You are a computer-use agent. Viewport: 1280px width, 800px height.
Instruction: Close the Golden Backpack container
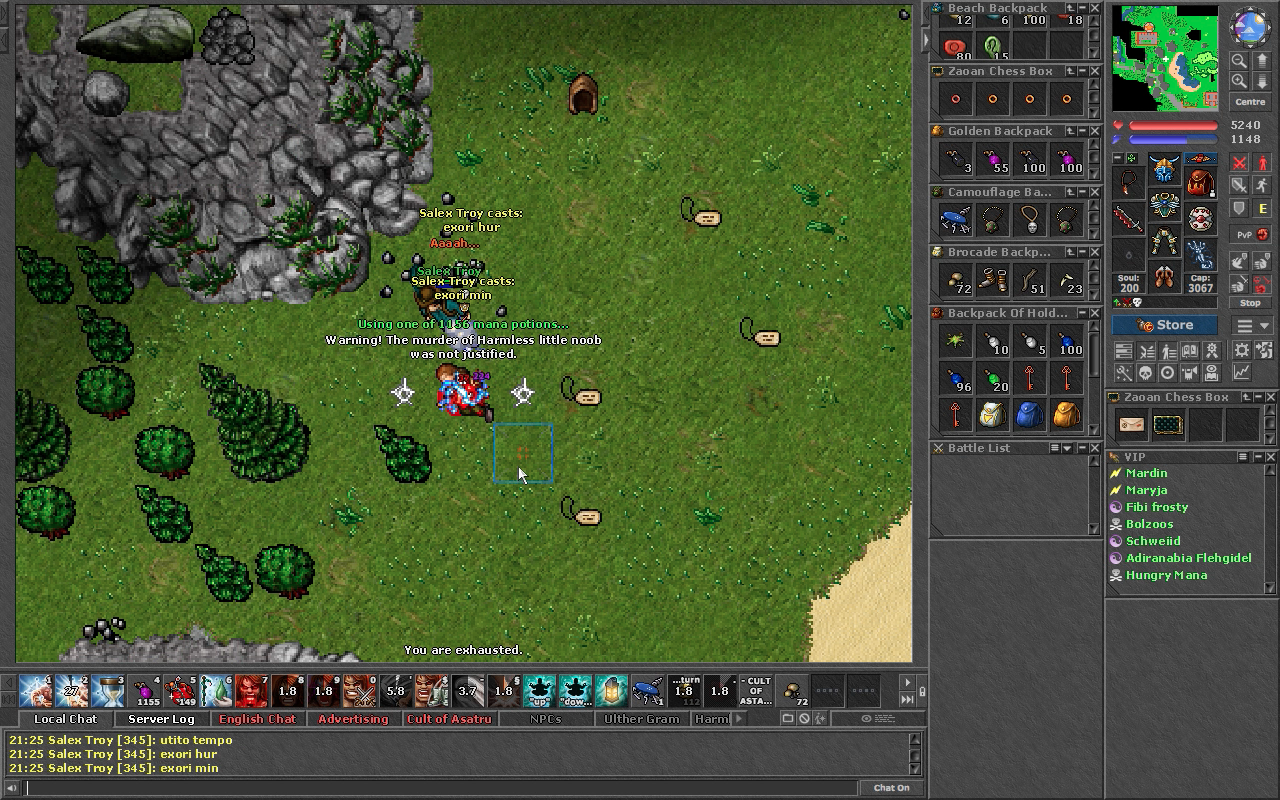[1094, 131]
